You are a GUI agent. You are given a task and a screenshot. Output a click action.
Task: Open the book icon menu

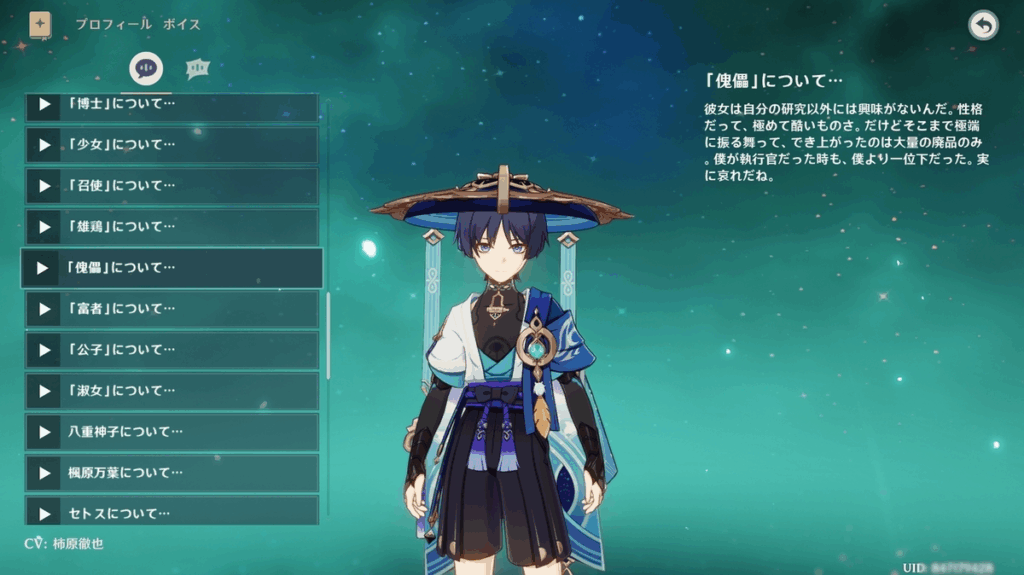coord(40,25)
